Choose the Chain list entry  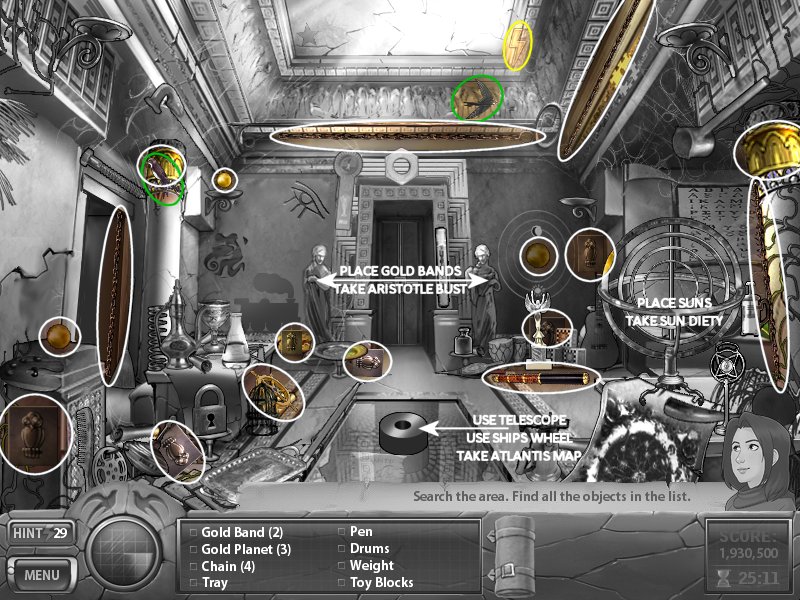pos(228,566)
